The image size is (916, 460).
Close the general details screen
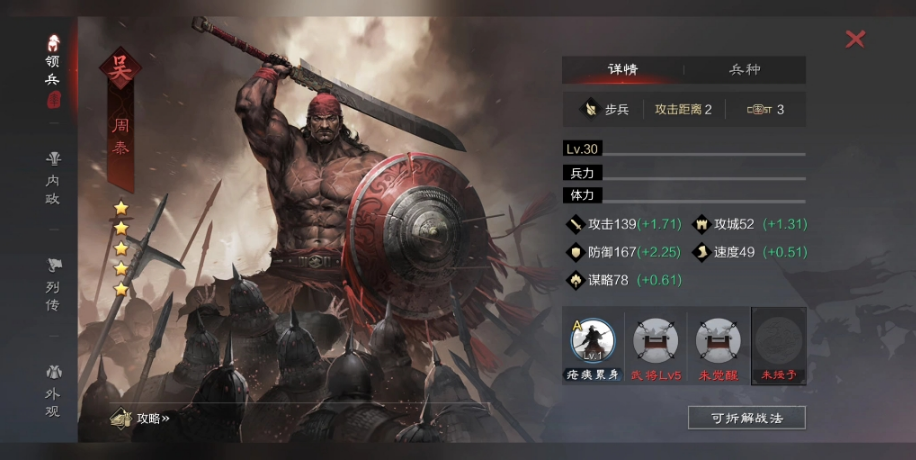[x=855, y=39]
